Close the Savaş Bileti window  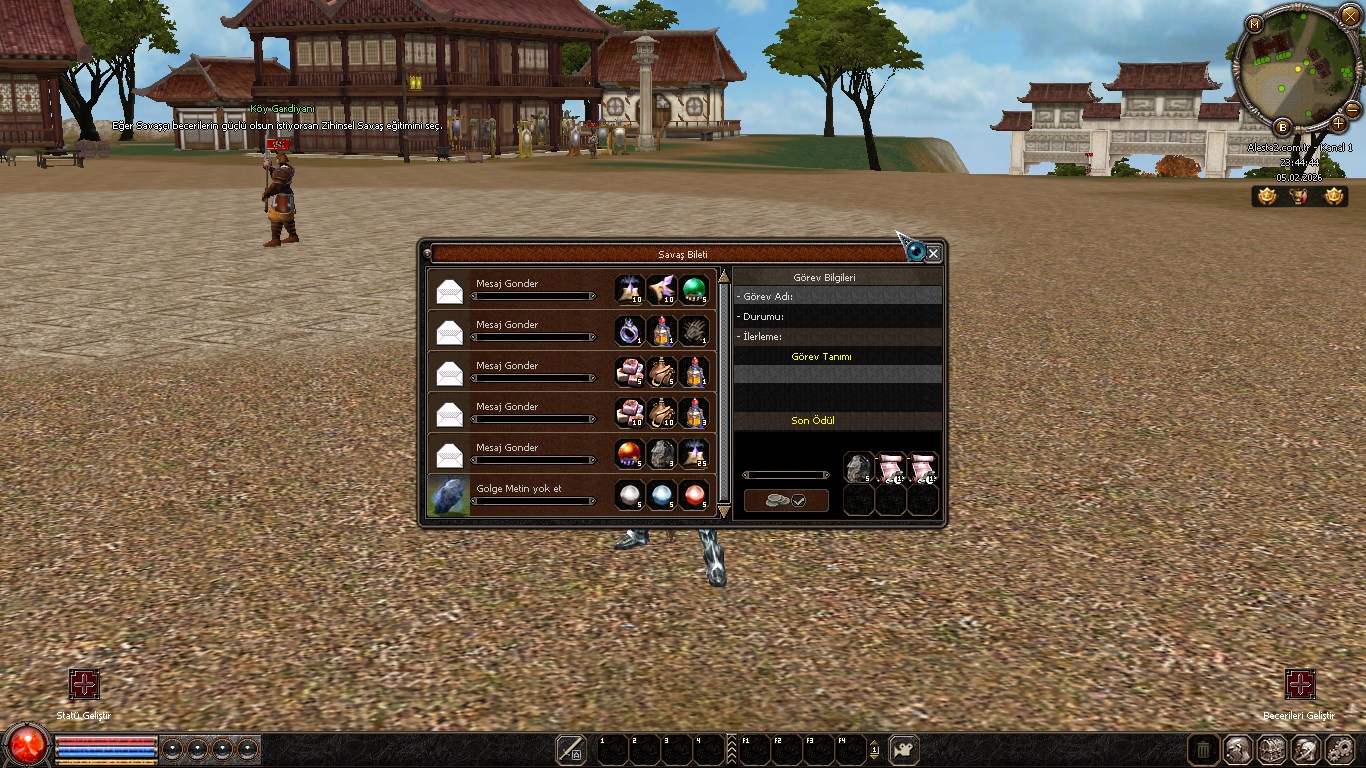933,254
